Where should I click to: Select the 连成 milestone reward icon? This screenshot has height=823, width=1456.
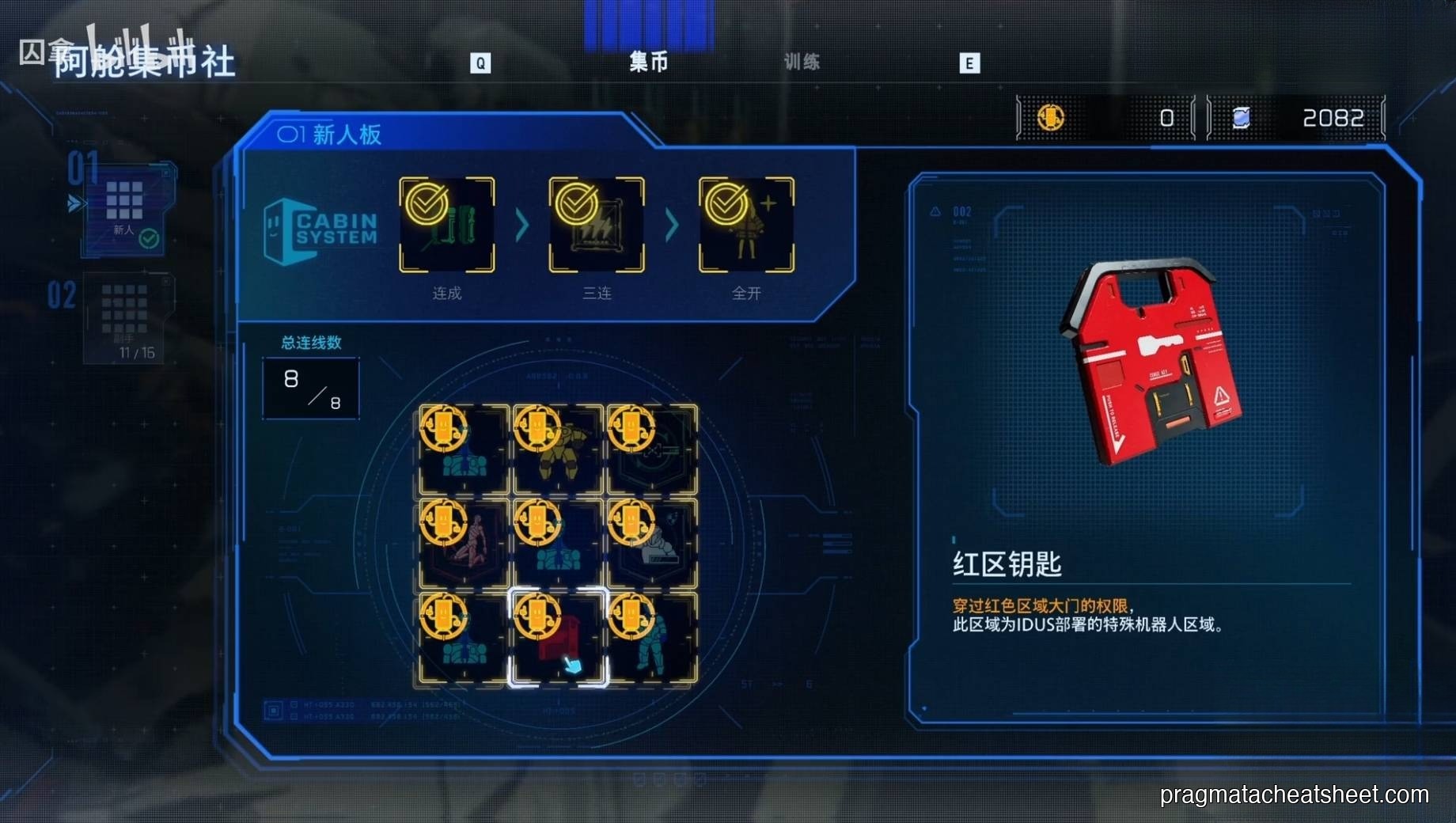pos(447,224)
